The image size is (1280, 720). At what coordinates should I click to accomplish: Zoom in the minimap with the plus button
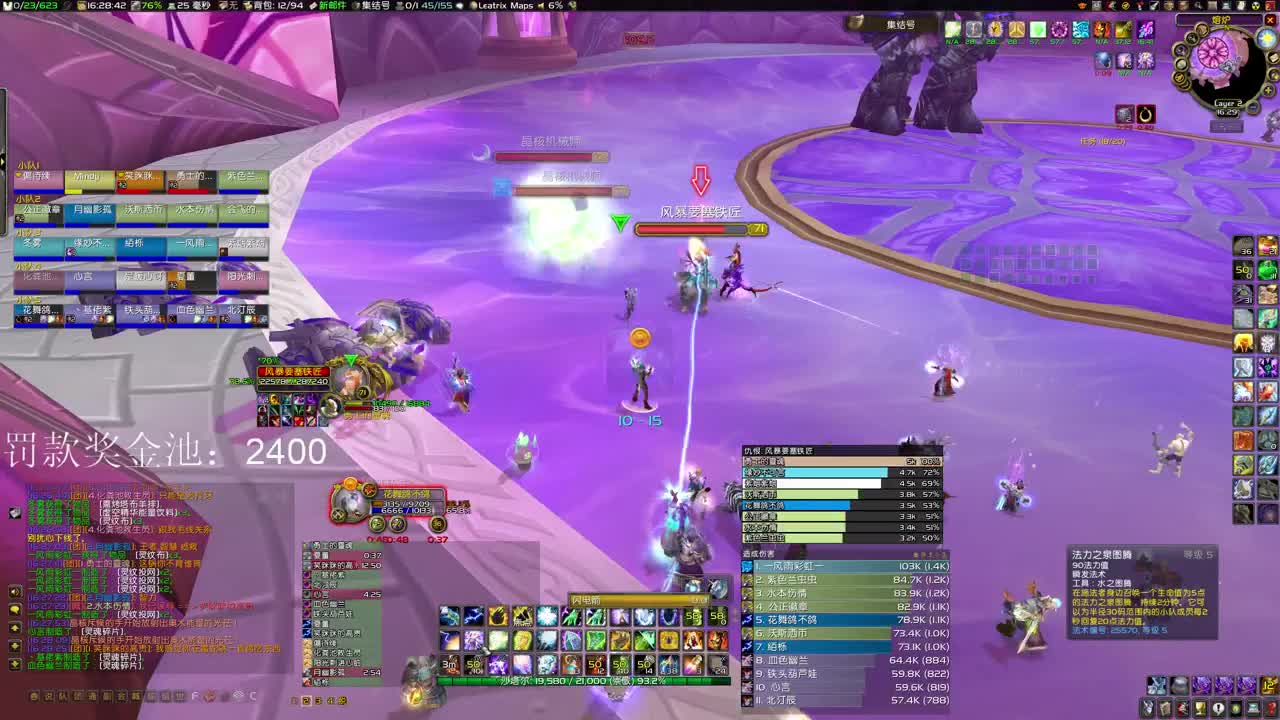(1268, 90)
